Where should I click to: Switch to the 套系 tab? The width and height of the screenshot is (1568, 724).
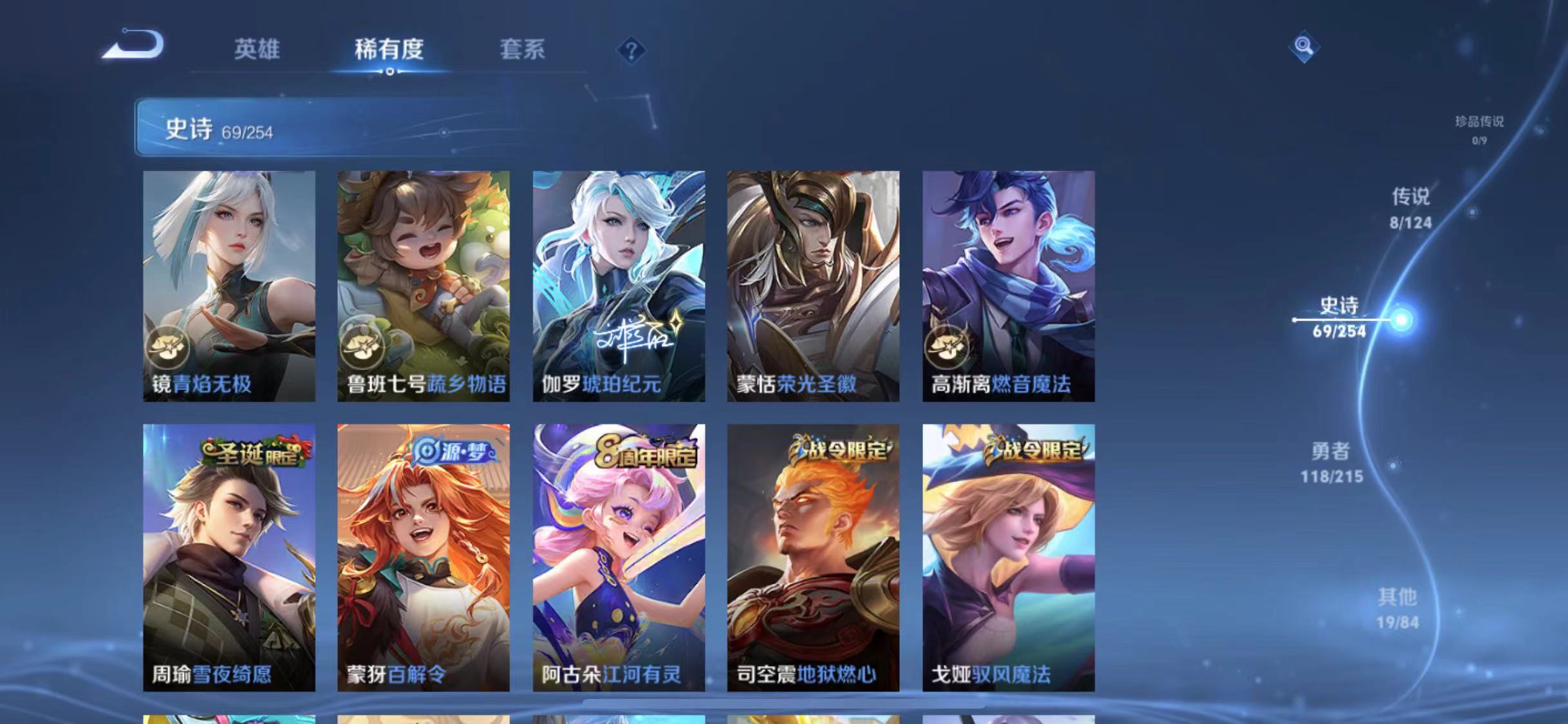[x=523, y=50]
